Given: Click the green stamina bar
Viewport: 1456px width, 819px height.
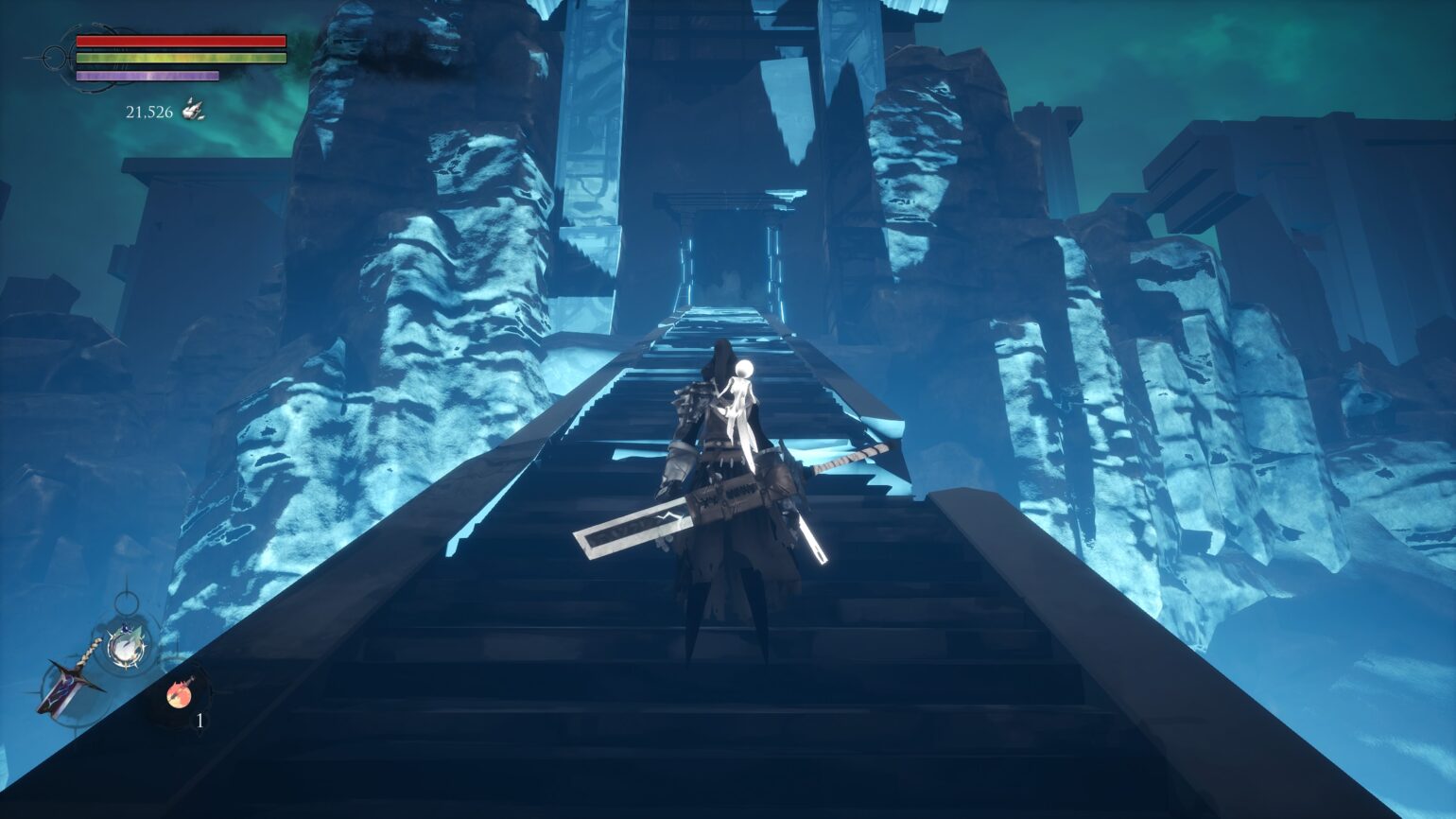Looking at the screenshot, I should pos(180,57).
